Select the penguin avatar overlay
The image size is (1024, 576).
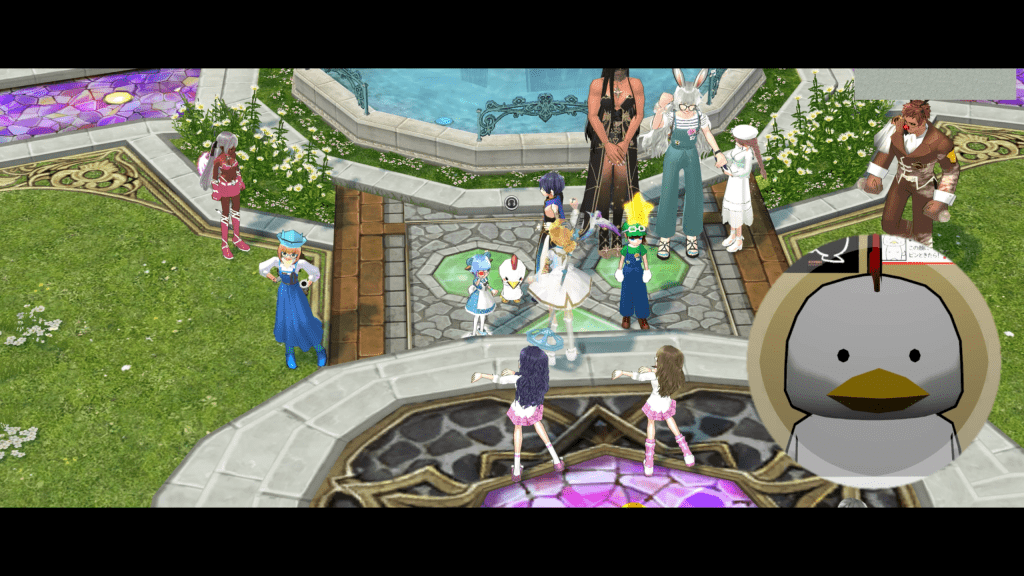tap(873, 362)
